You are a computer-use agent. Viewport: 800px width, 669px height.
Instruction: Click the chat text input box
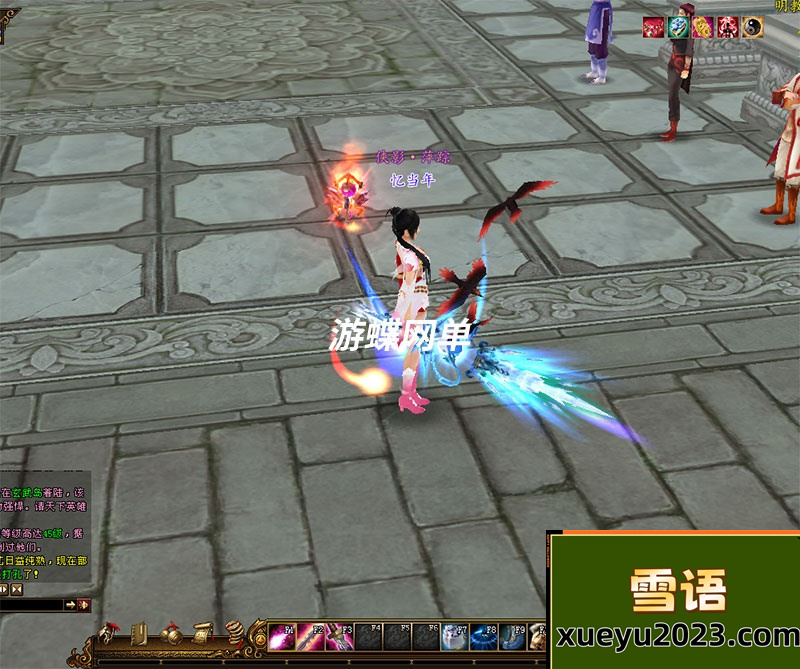[32, 605]
